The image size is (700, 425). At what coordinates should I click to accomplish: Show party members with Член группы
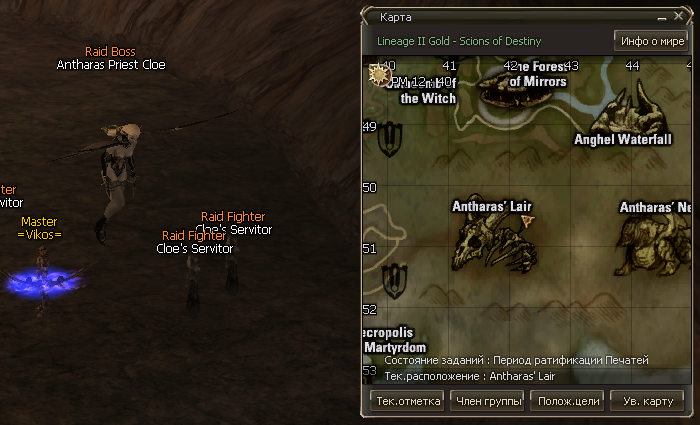(487, 401)
